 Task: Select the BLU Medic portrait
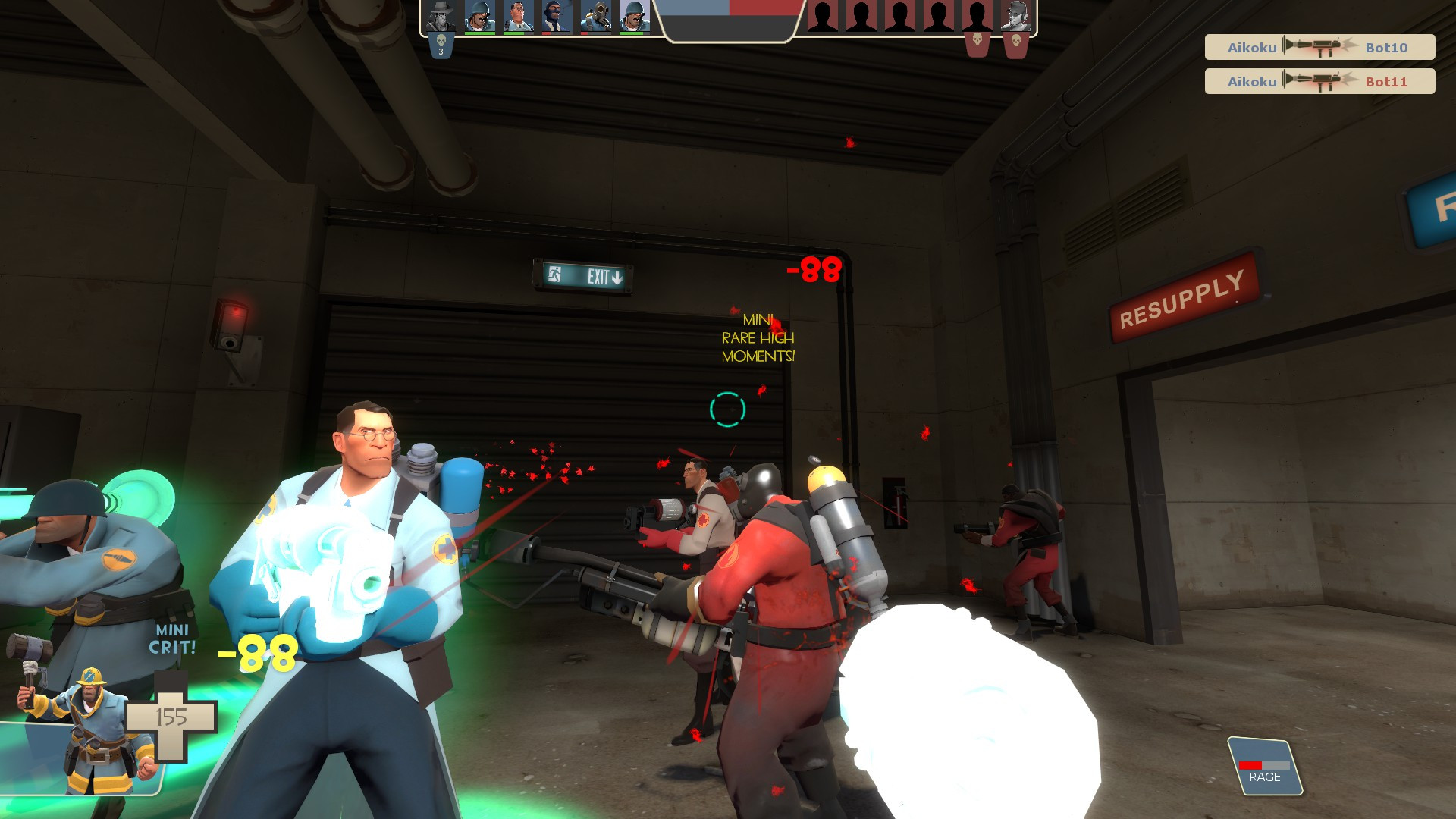pos(517,17)
